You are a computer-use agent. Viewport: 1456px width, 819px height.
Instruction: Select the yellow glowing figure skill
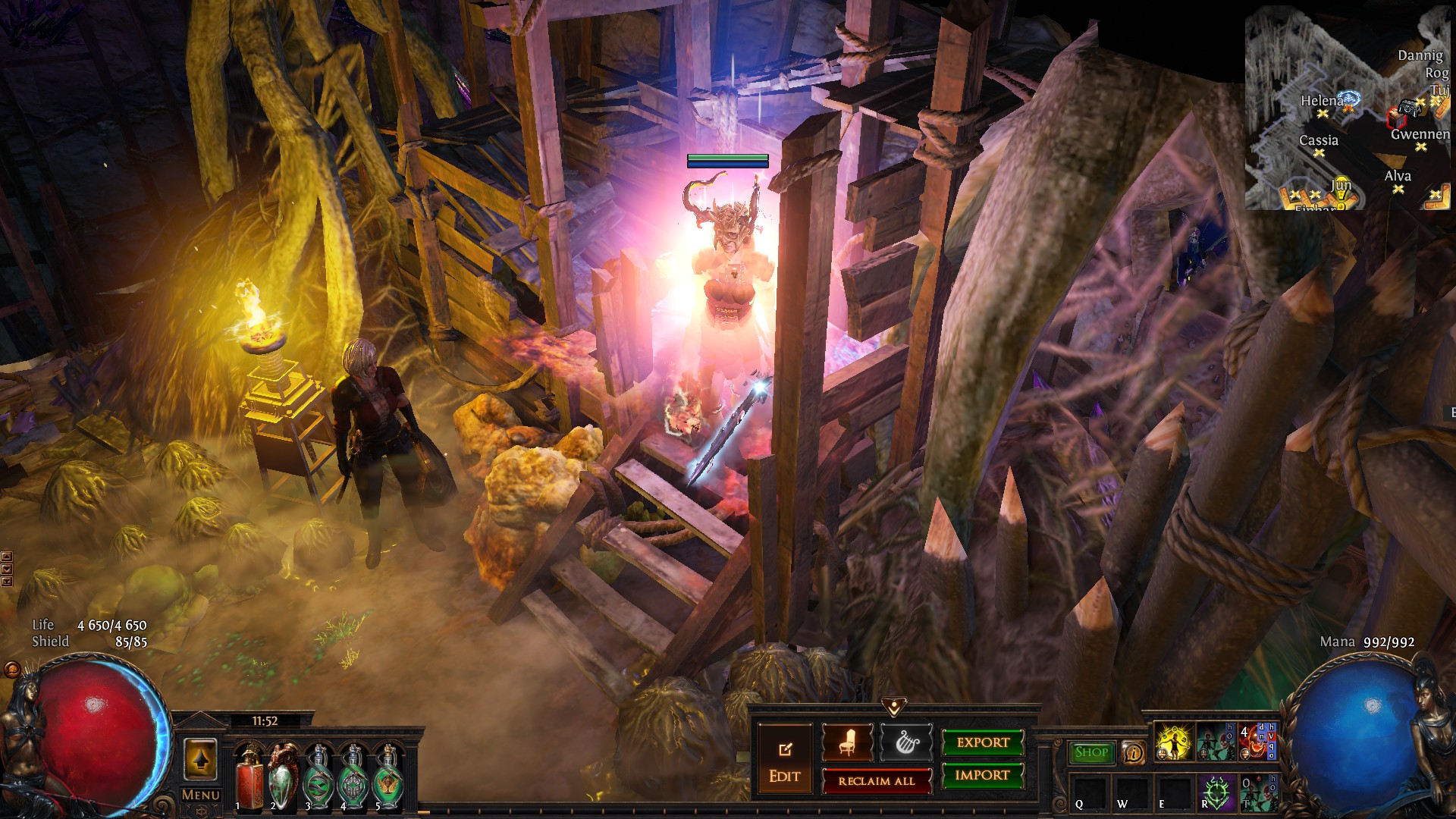(1173, 742)
